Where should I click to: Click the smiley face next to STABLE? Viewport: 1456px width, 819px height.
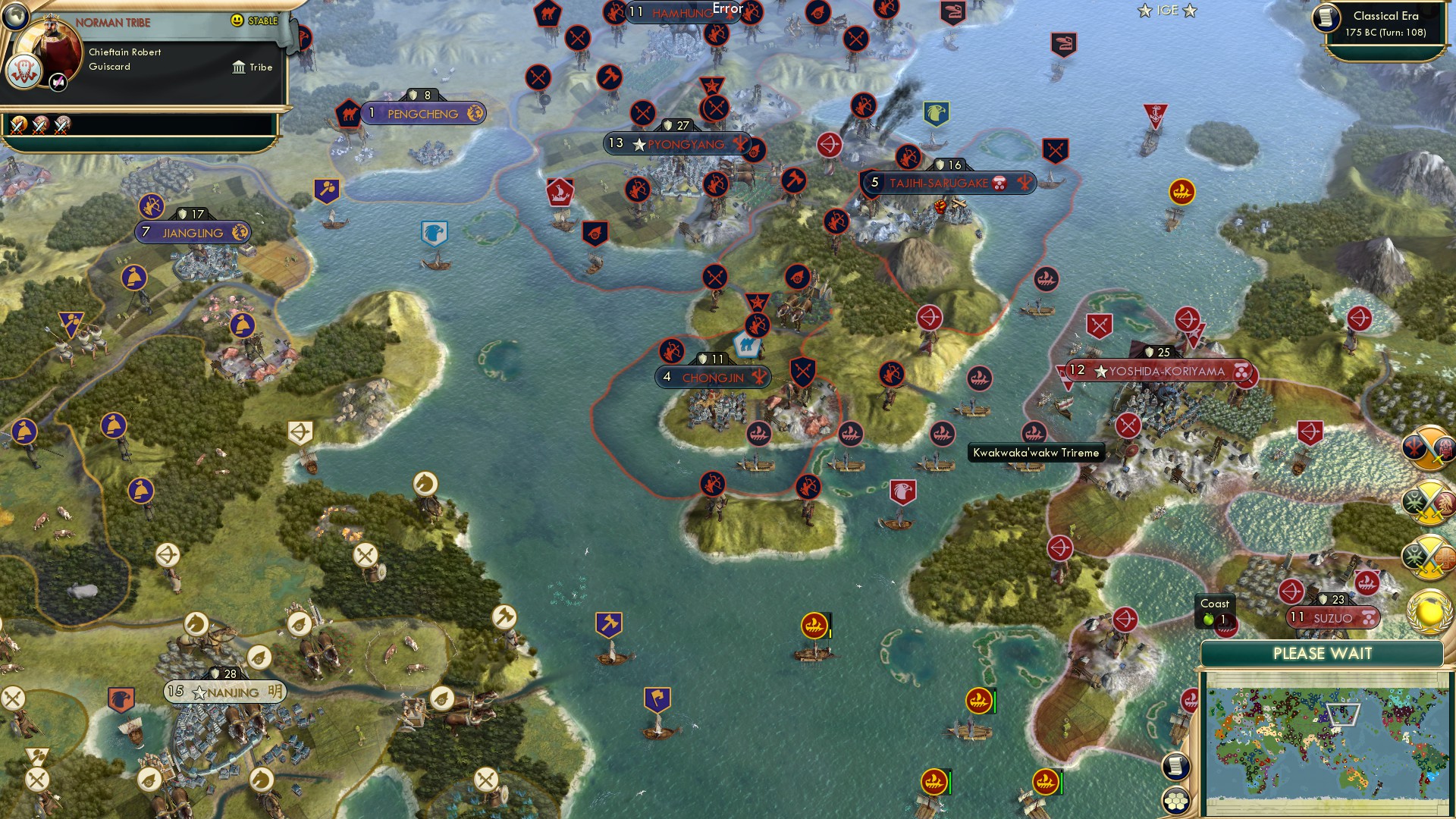point(237,20)
